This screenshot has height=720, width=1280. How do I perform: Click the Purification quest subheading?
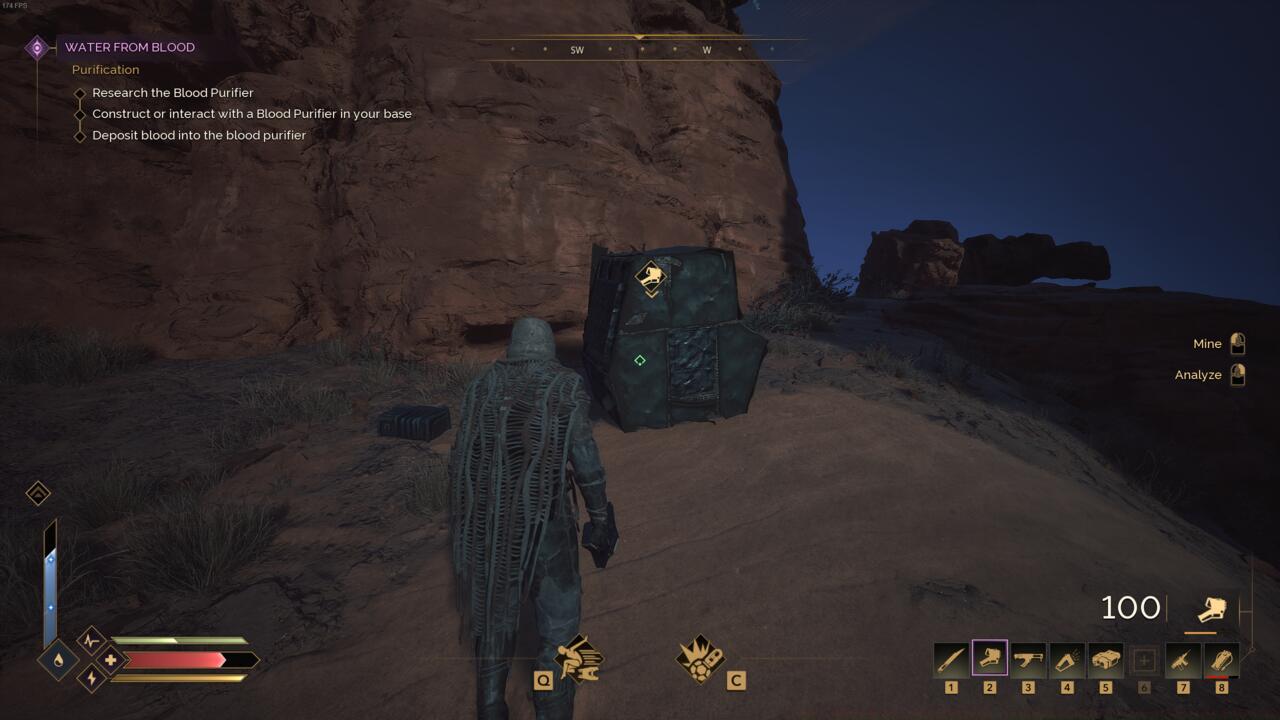tap(105, 69)
